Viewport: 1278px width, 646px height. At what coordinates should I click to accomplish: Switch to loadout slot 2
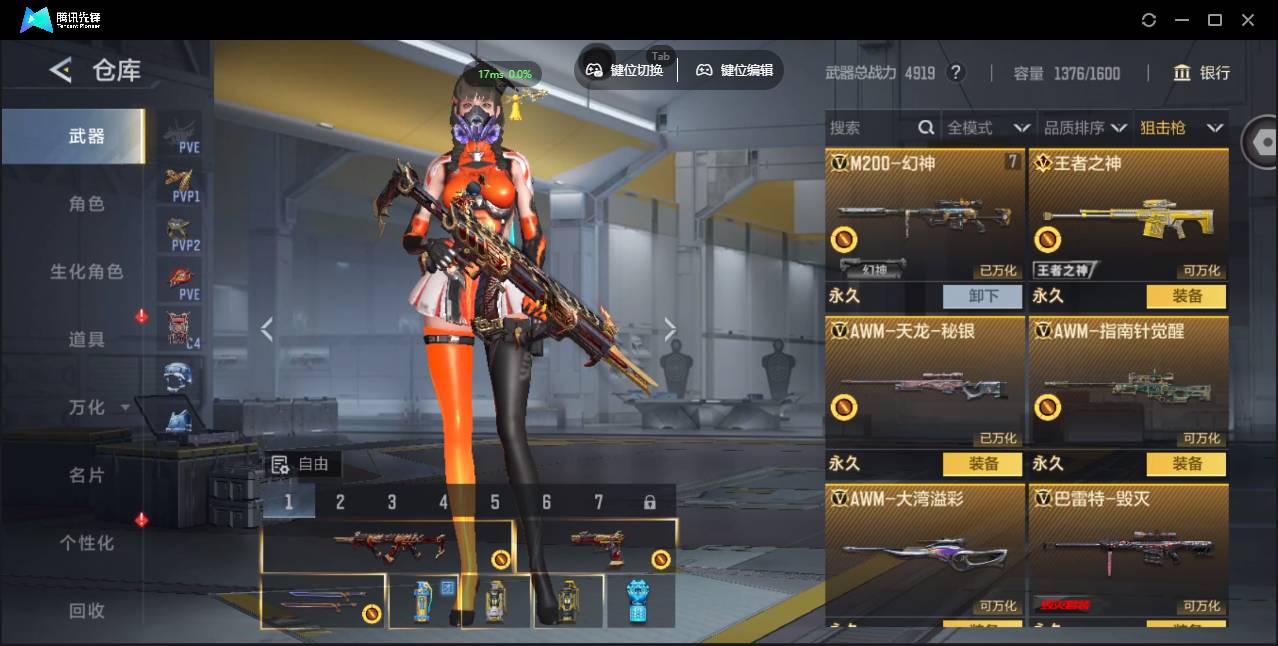click(x=340, y=502)
